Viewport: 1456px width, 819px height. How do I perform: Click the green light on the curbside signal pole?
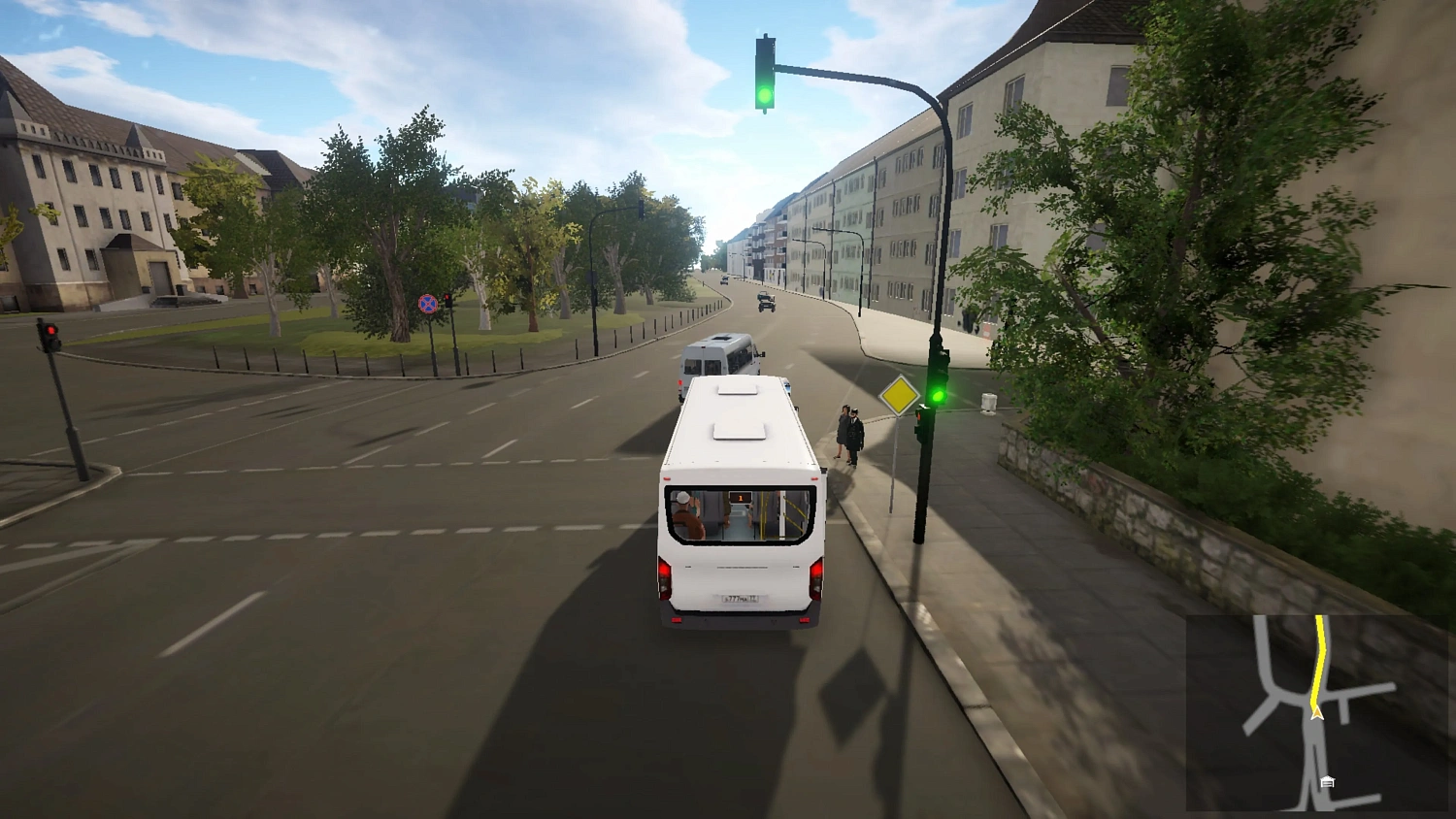(x=939, y=396)
